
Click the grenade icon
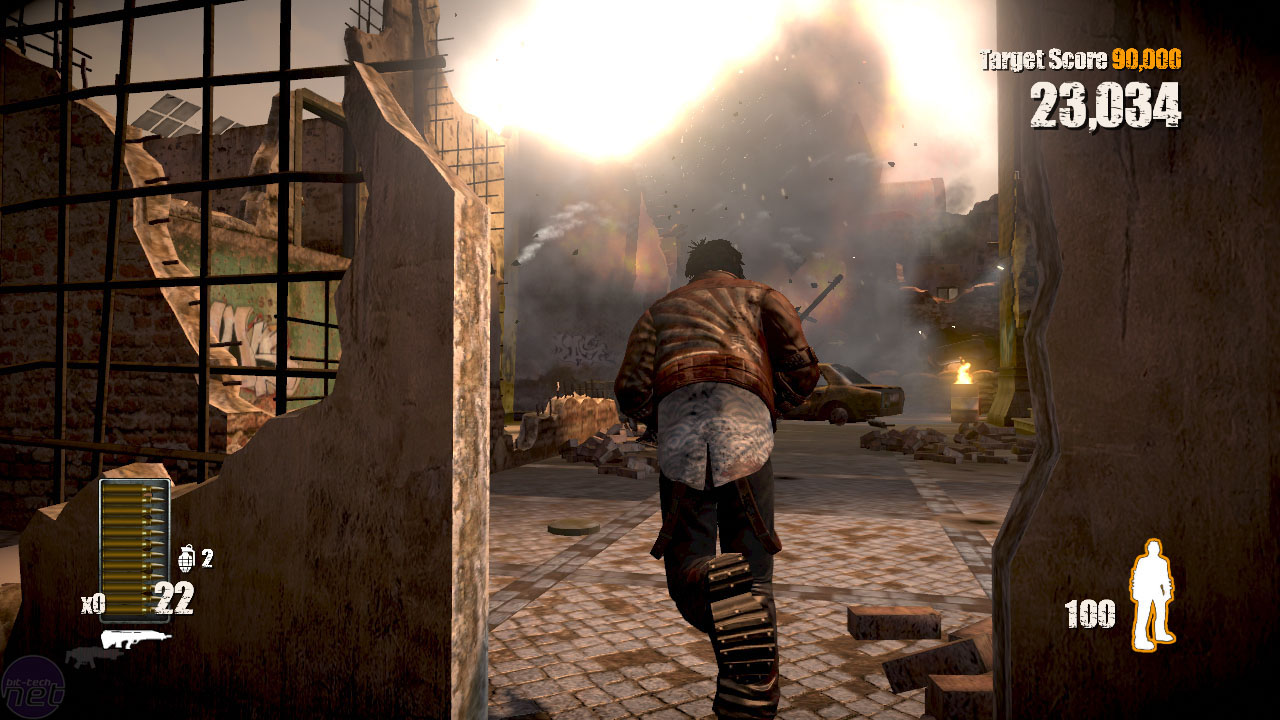[187, 557]
